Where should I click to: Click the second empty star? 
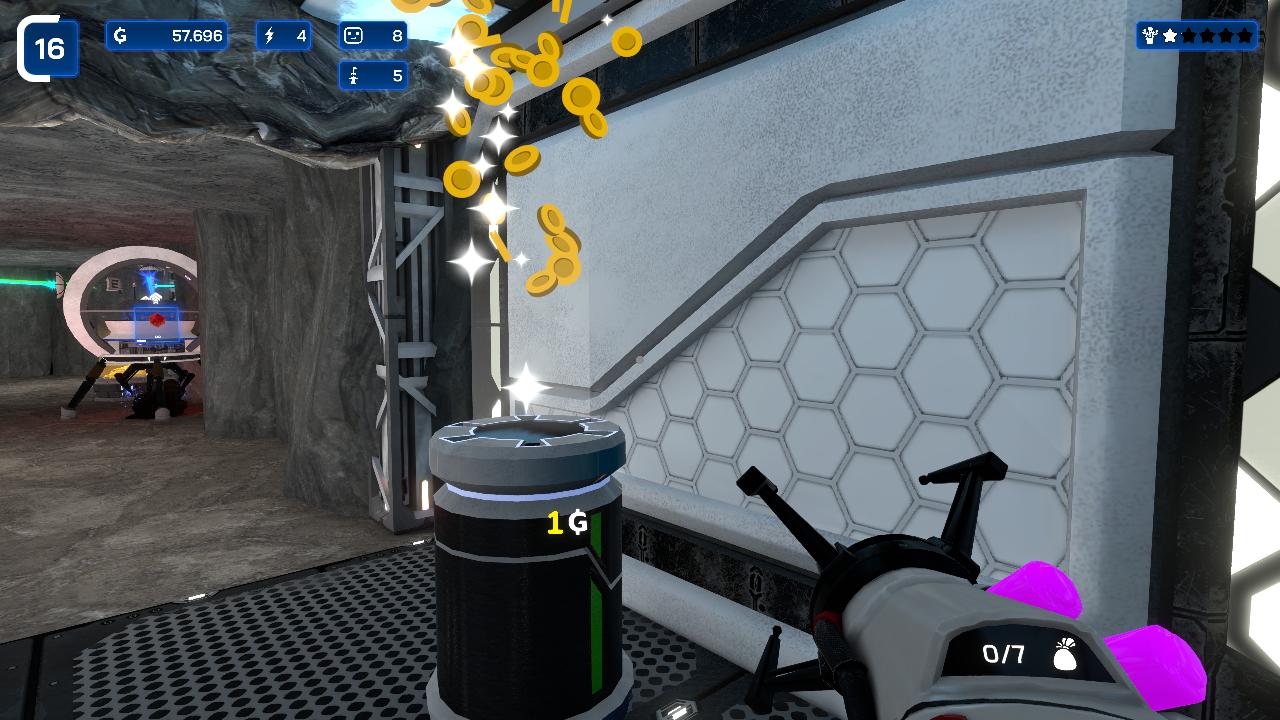[x=1189, y=35]
